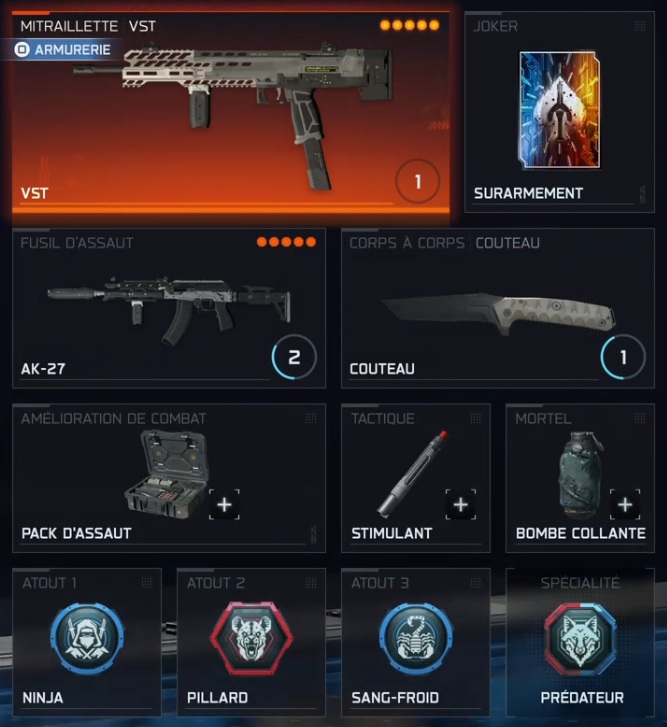This screenshot has height=727, width=667.
Task: Click the plus button on Stimulant
Action: [x=460, y=505]
